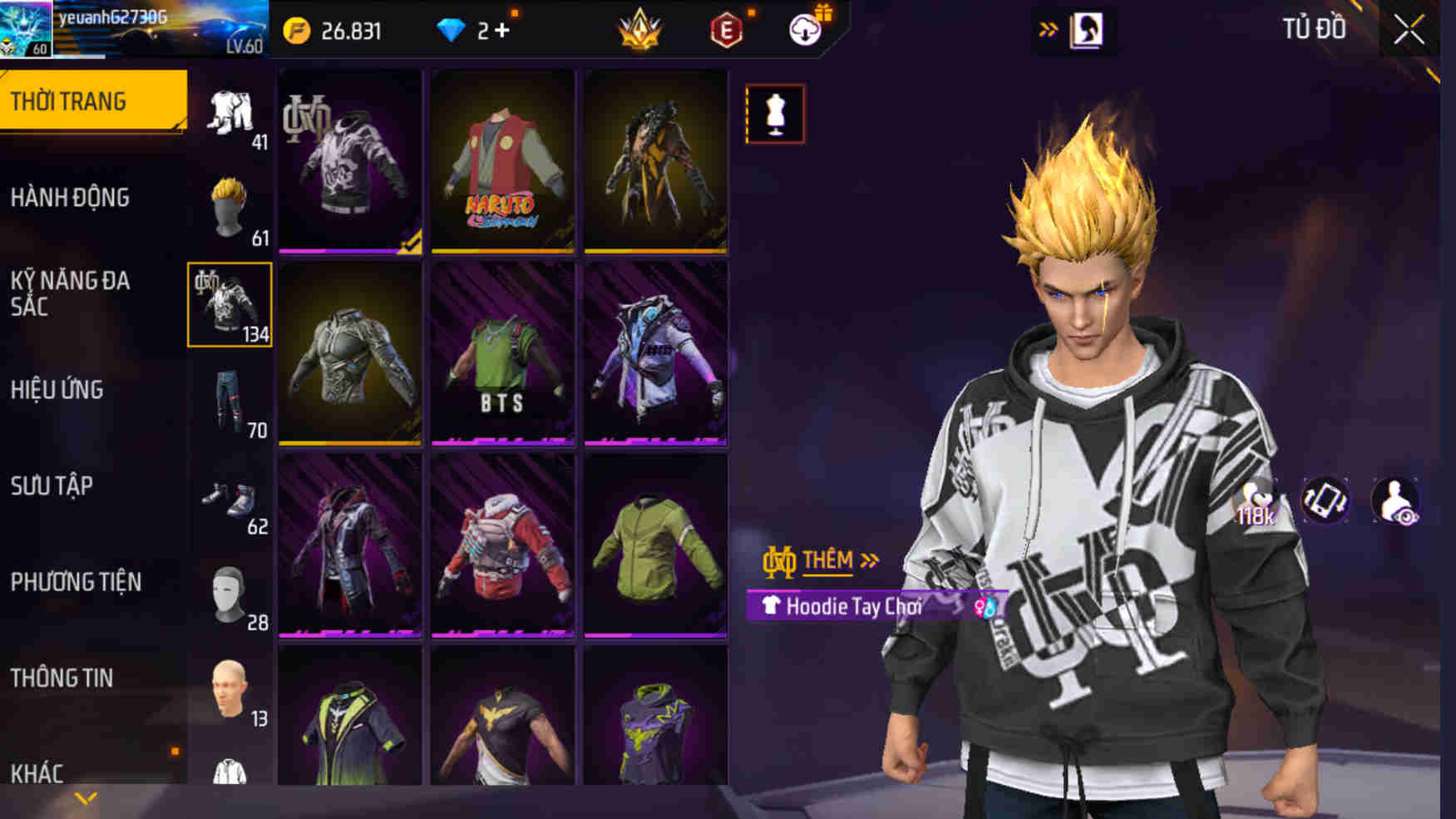
Task: Open the SƯU TẬP tab
Action: [52, 487]
